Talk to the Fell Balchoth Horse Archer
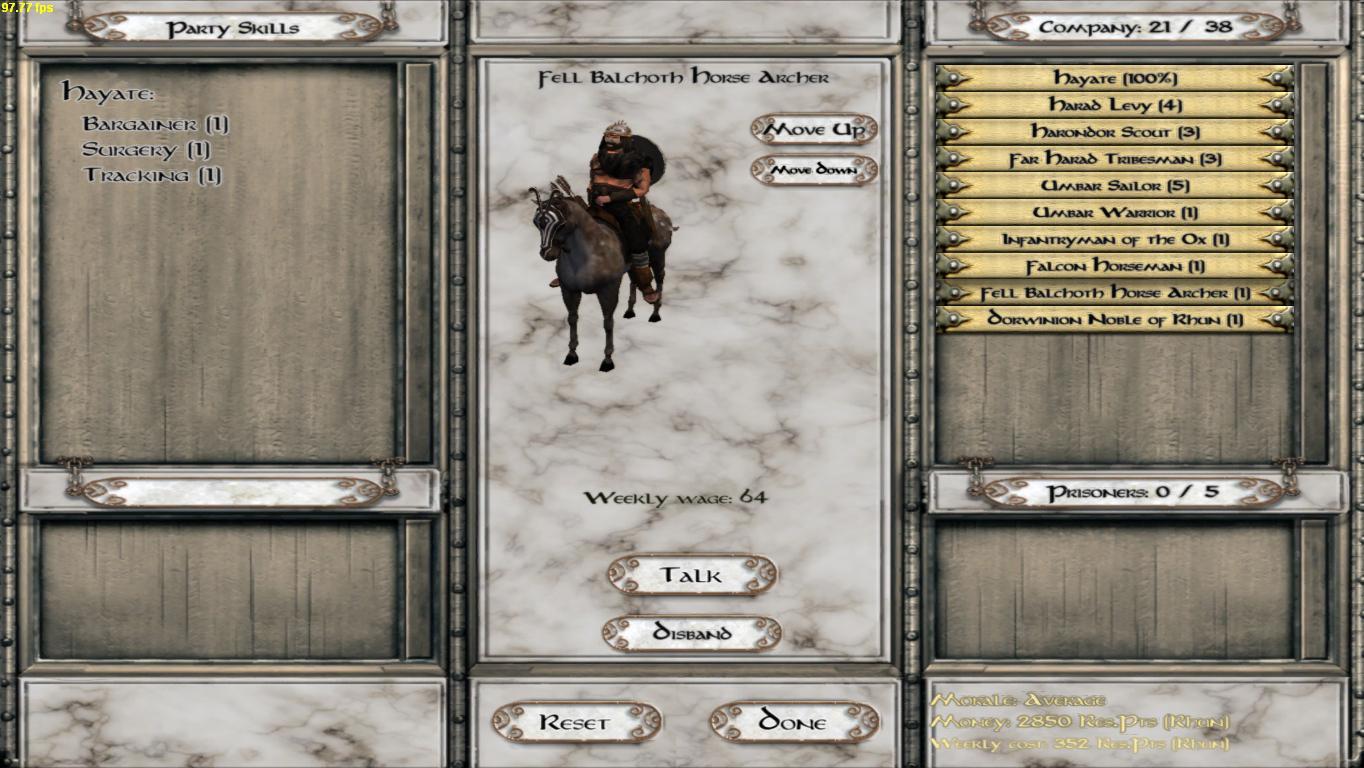This screenshot has height=768, width=1364. (692, 575)
